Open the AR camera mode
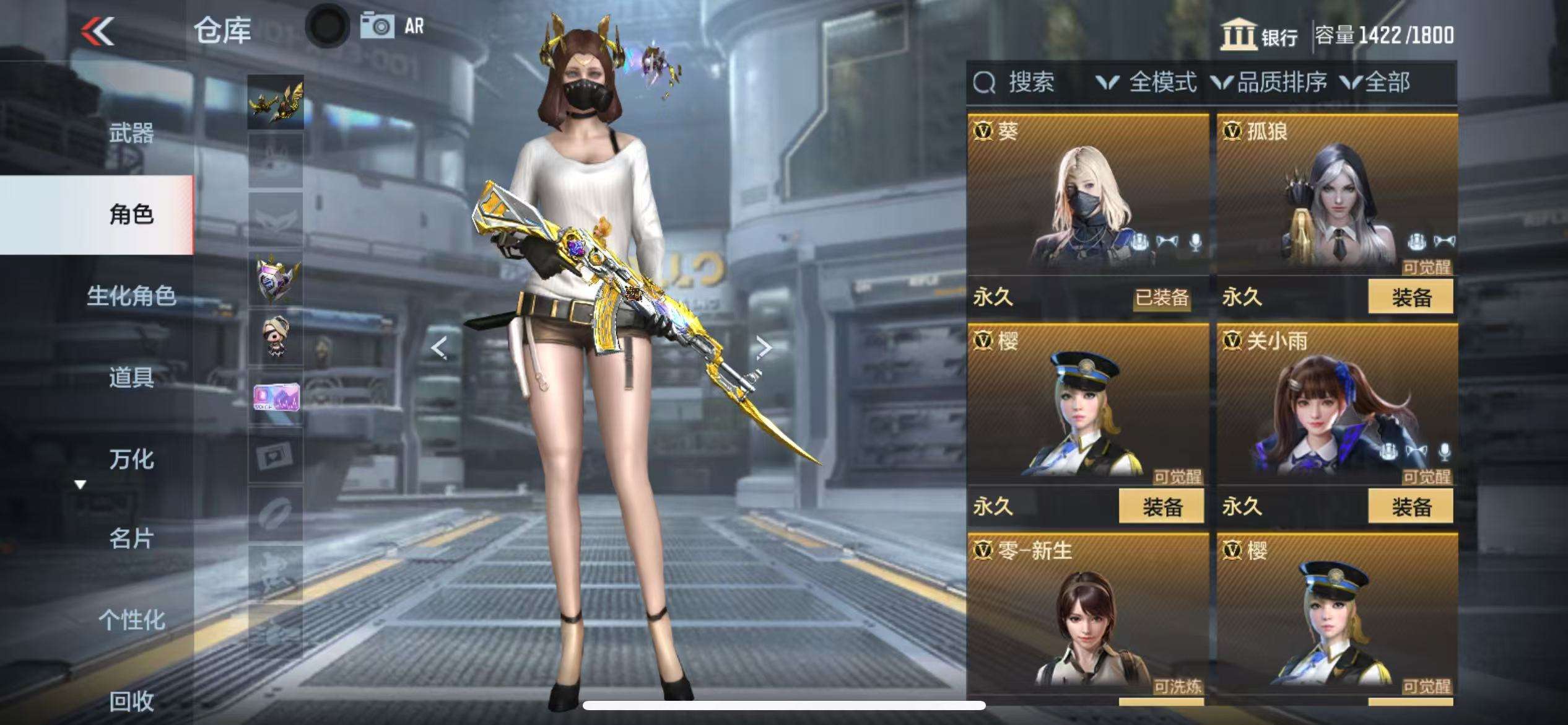The image size is (1568, 725). coord(393,27)
